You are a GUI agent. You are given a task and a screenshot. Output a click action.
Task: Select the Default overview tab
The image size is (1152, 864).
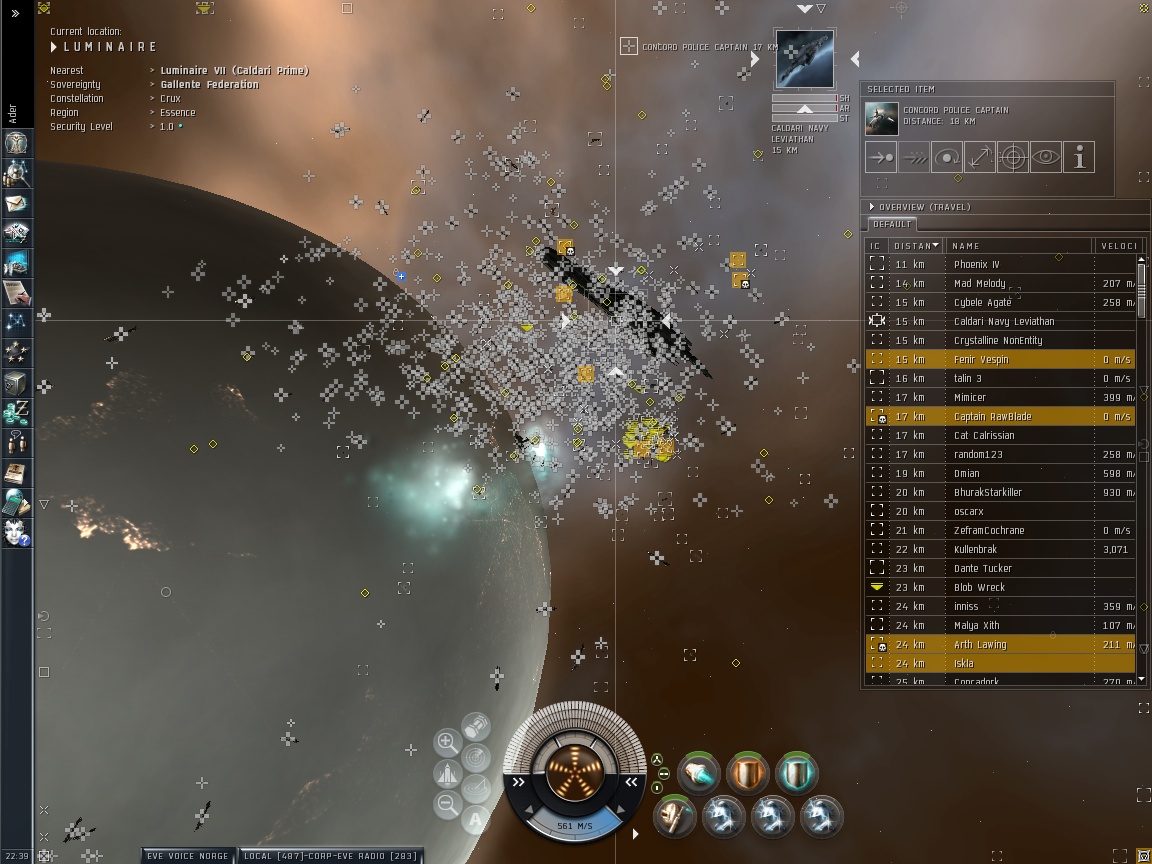(x=890, y=224)
